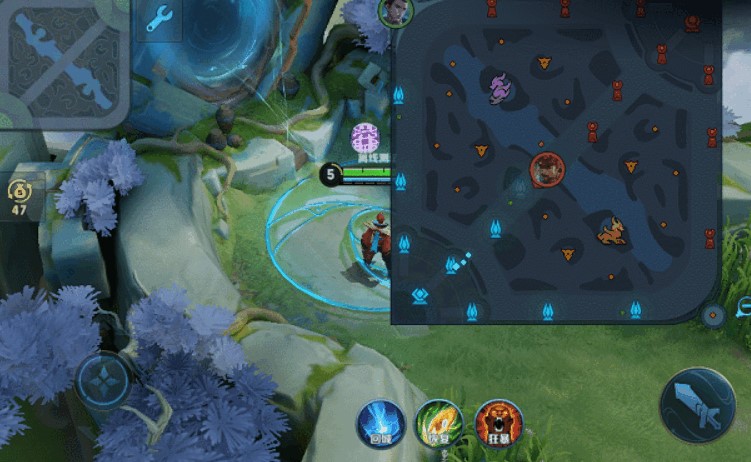The width and height of the screenshot is (751, 462).
Task: Select the red-framed hero portrait on the map
Action: pos(547,169)
